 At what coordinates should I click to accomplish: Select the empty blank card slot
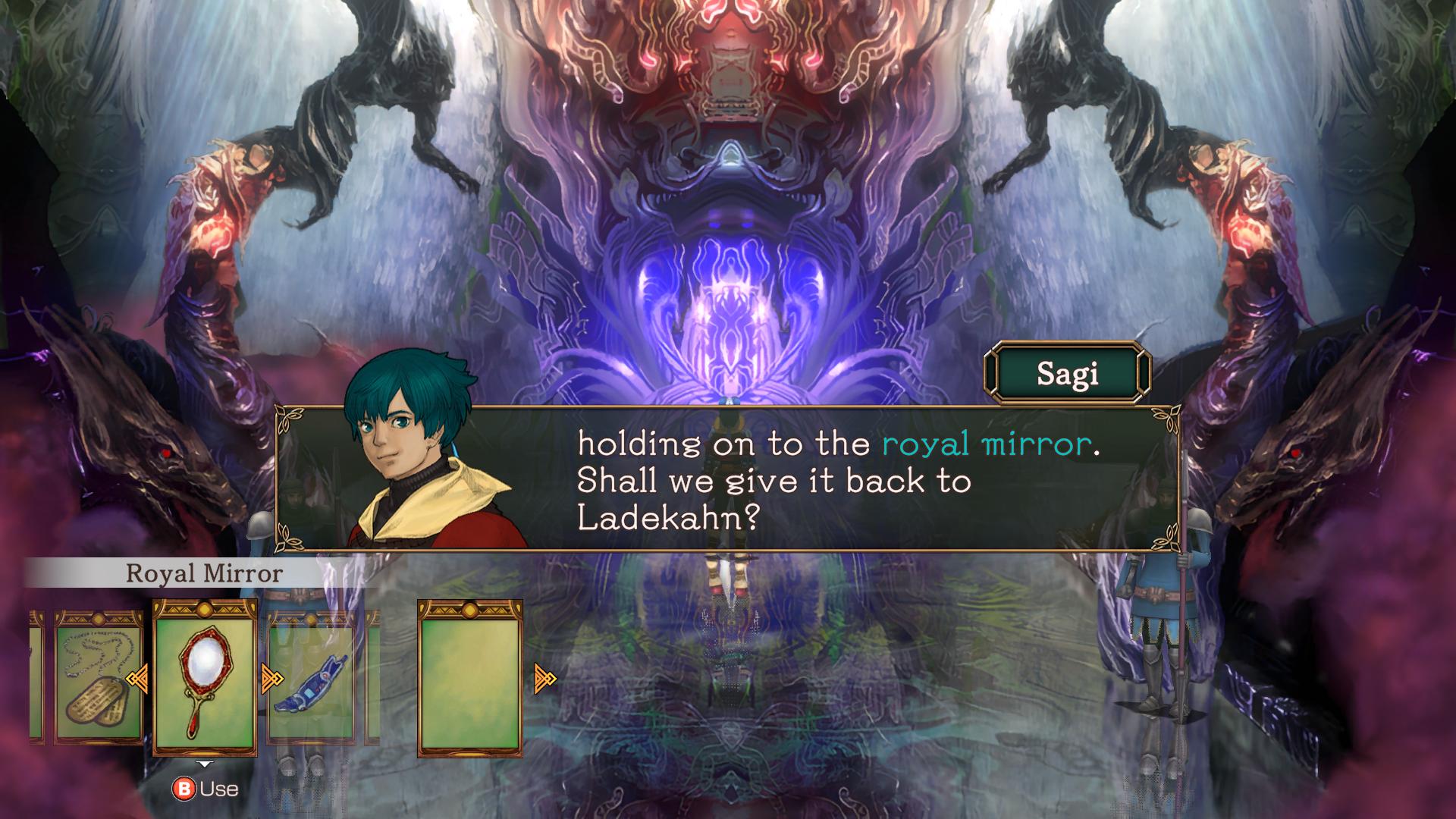tap(469, 677)
